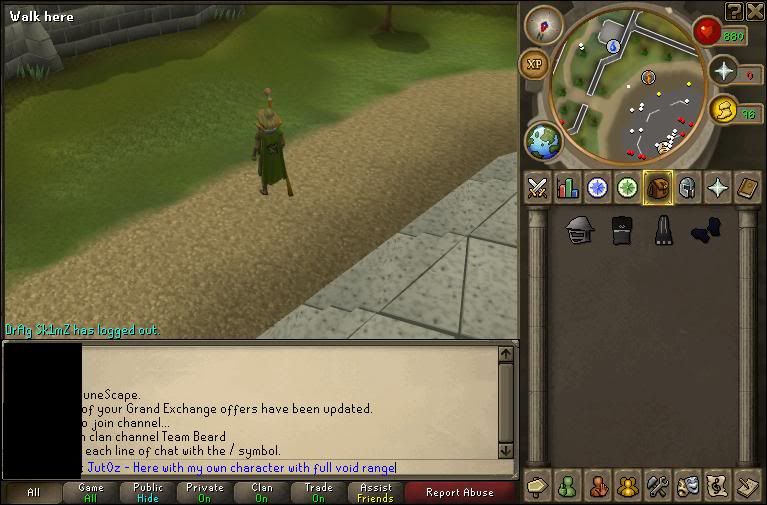This screenshot has width=767, height=505.
Task: Close the game window with X
Action: click(756, 10)
